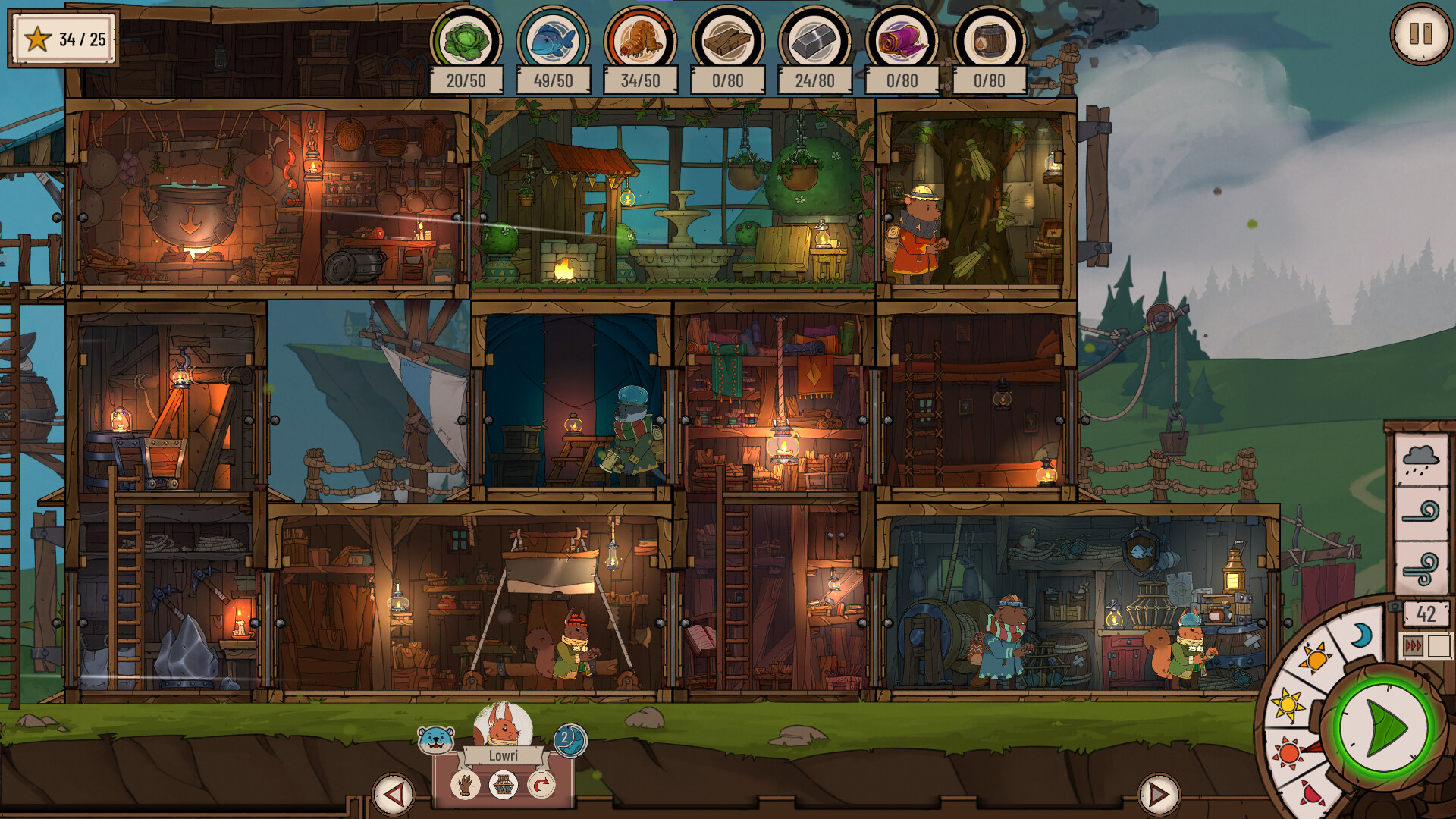Click the barrel resource icon
1456x819 pixels.
pos(989,40)
